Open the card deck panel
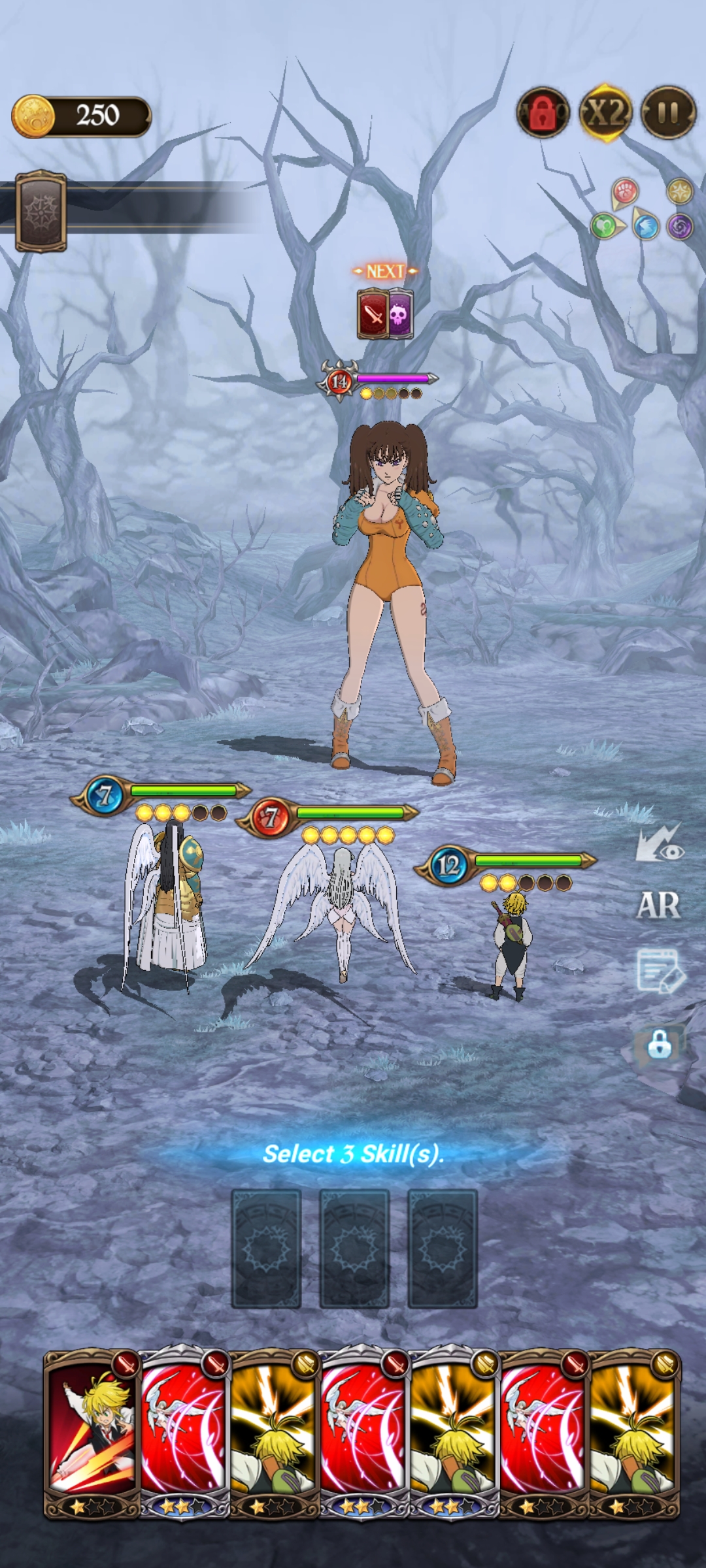The height and width of the screenshot is (1568, 706). point(41,211)
